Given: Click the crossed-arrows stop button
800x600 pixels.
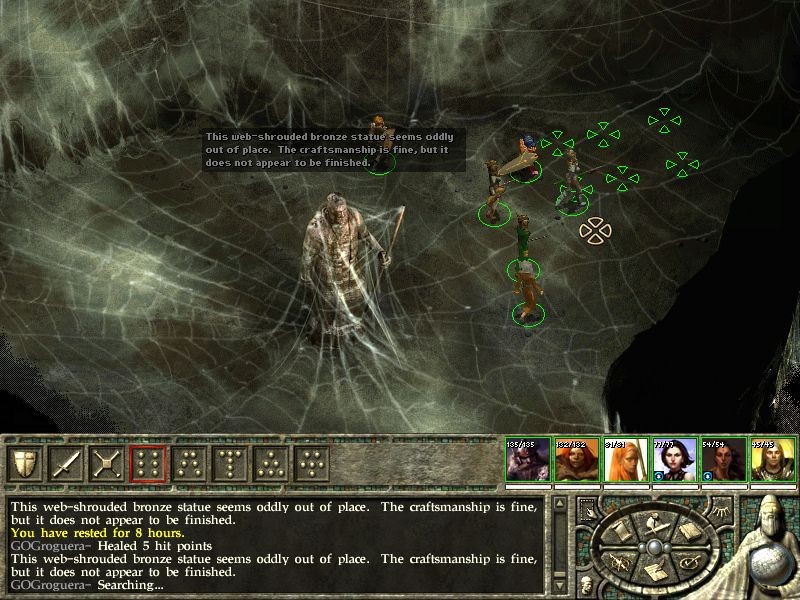Looking at the screenshot, I should [106, 463].
